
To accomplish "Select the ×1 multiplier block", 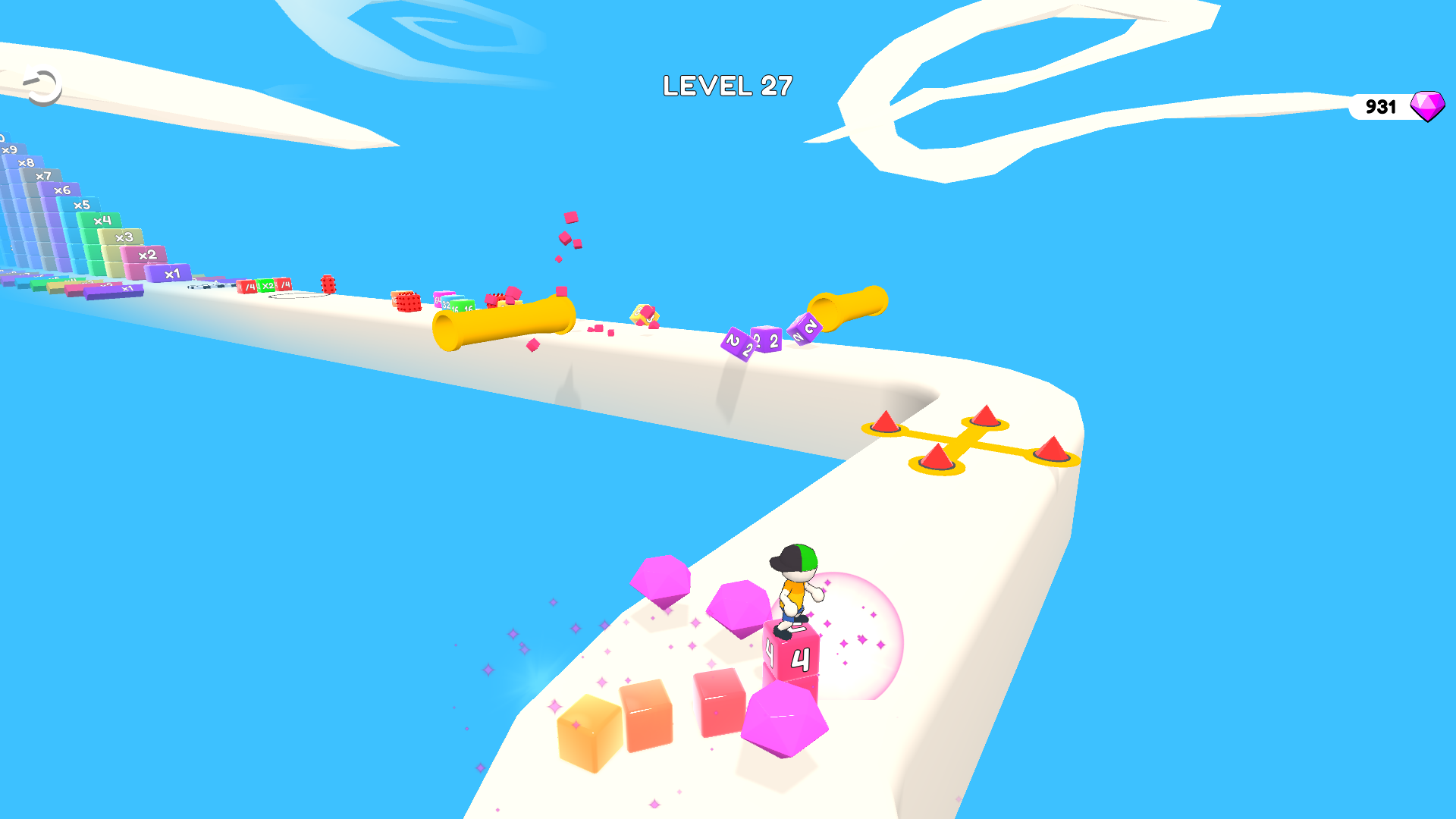I will point(171,273).
